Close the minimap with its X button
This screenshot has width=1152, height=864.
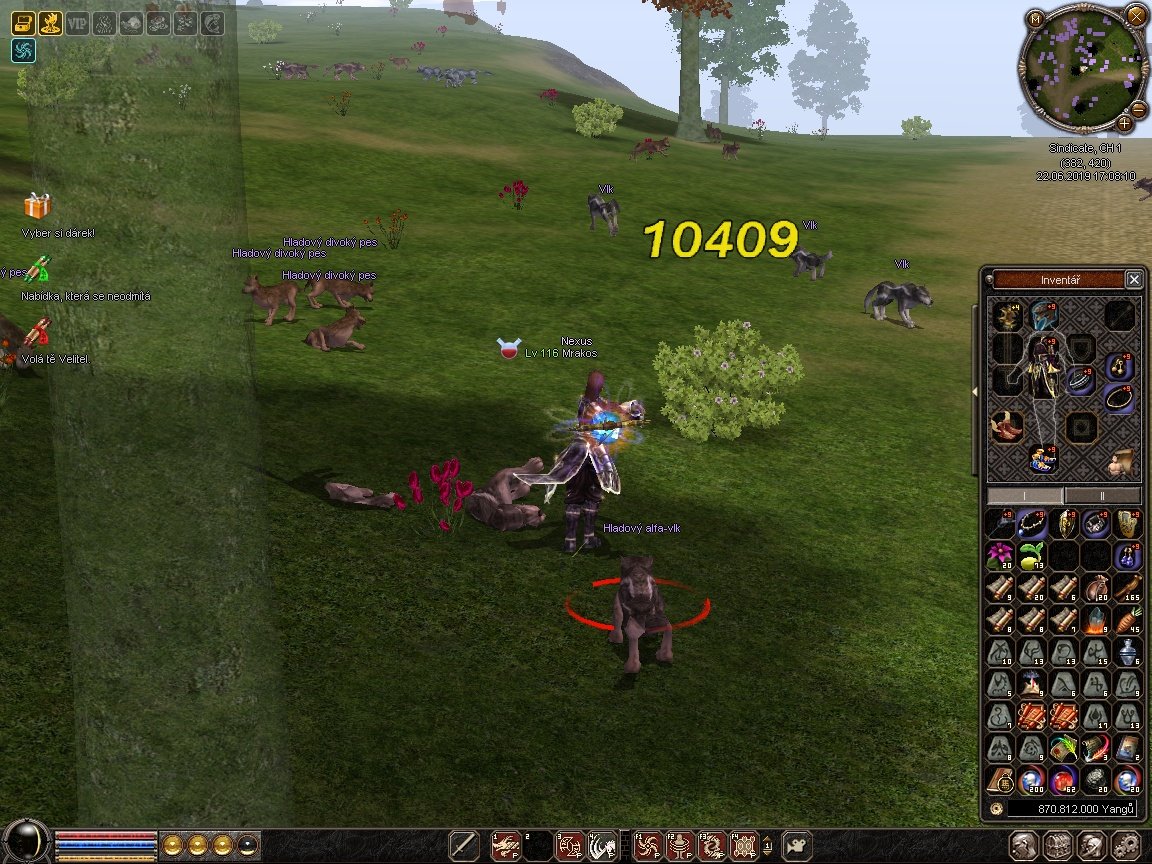click(1136, 15)
